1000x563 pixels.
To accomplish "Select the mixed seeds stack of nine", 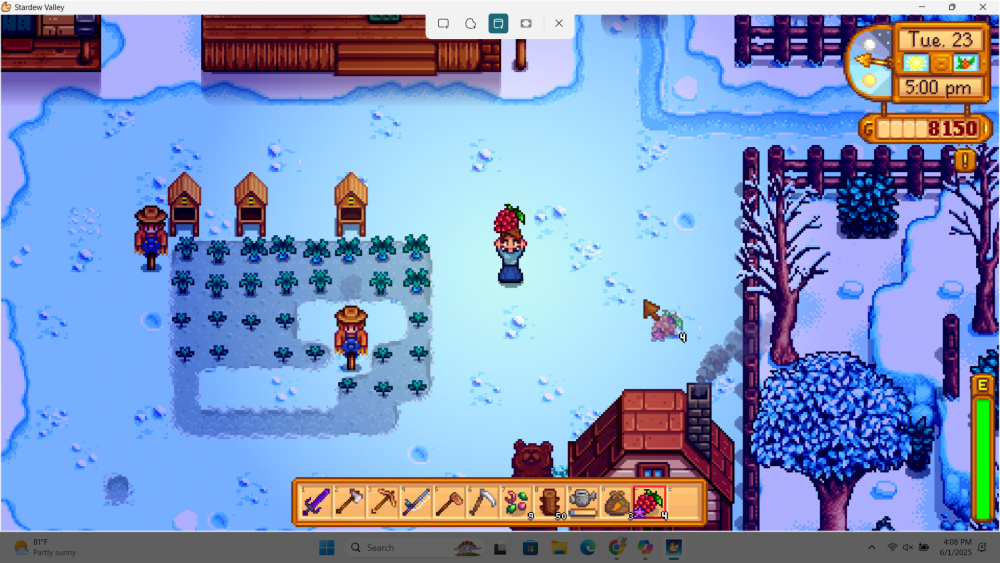I will [516, 502].
